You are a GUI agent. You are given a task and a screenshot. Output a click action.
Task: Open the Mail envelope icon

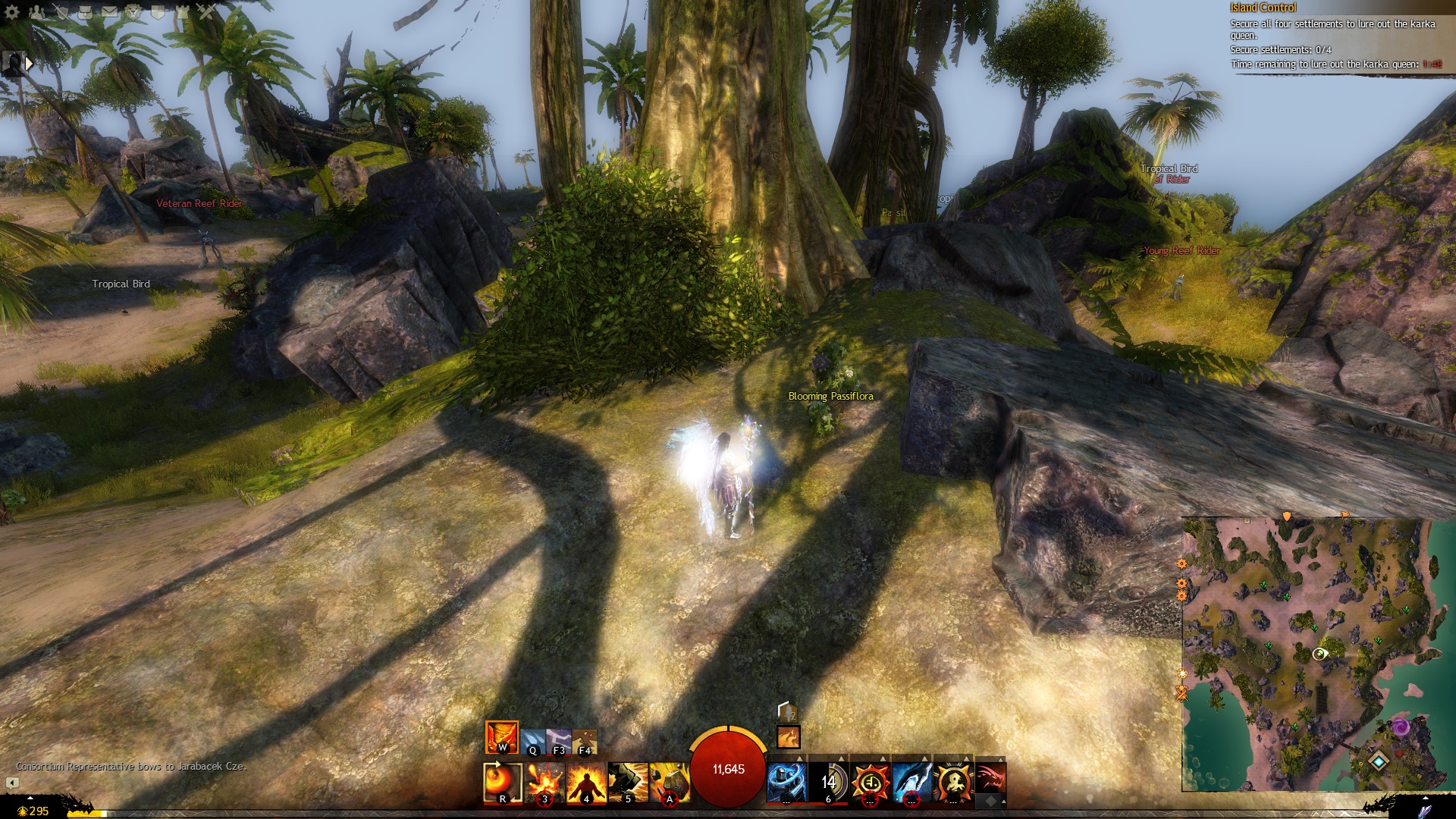pos(109,11)
